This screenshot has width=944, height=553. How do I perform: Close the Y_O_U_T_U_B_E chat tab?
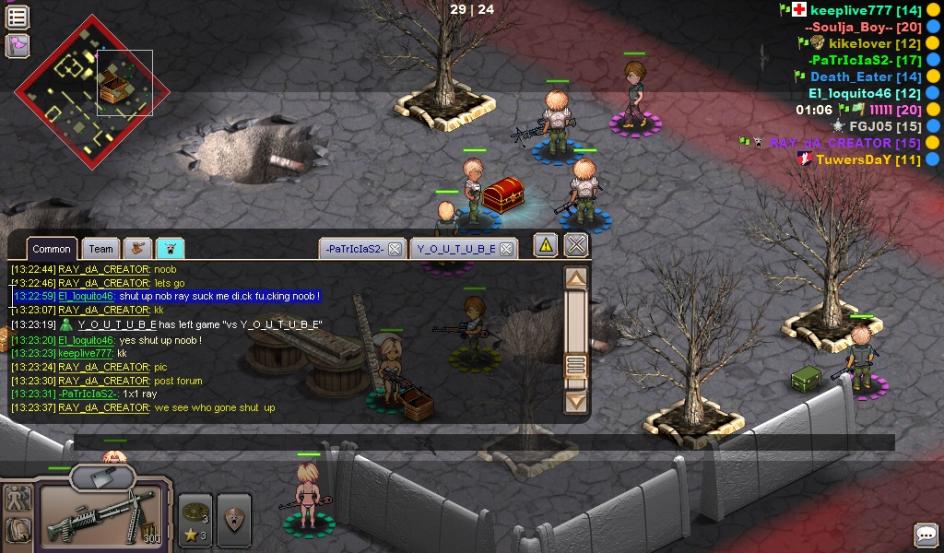pos(507,248)
